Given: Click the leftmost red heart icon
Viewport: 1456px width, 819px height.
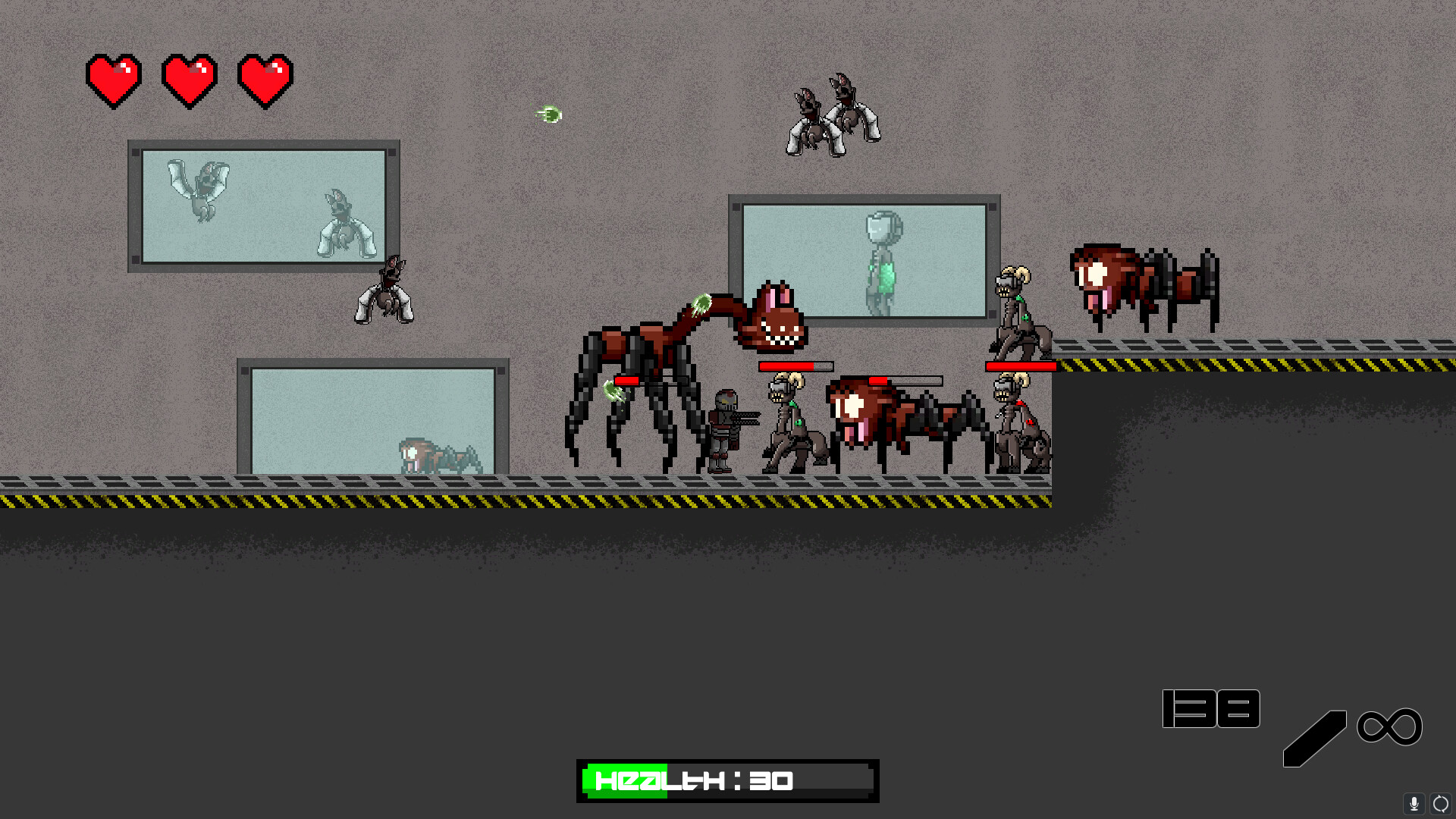Looking at the screenshot, I should point(114,80).
